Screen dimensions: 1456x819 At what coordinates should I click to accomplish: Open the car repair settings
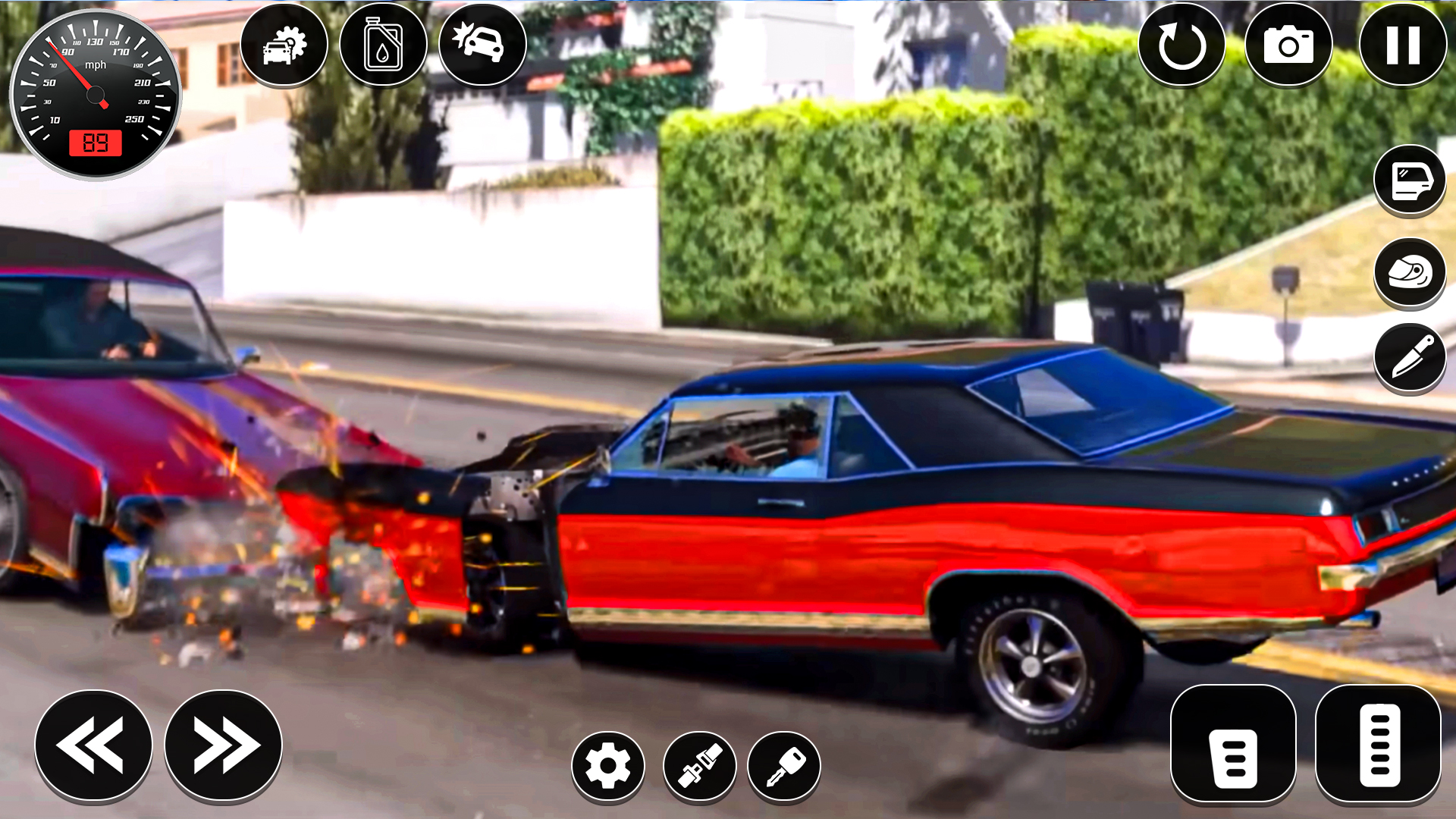284,45
